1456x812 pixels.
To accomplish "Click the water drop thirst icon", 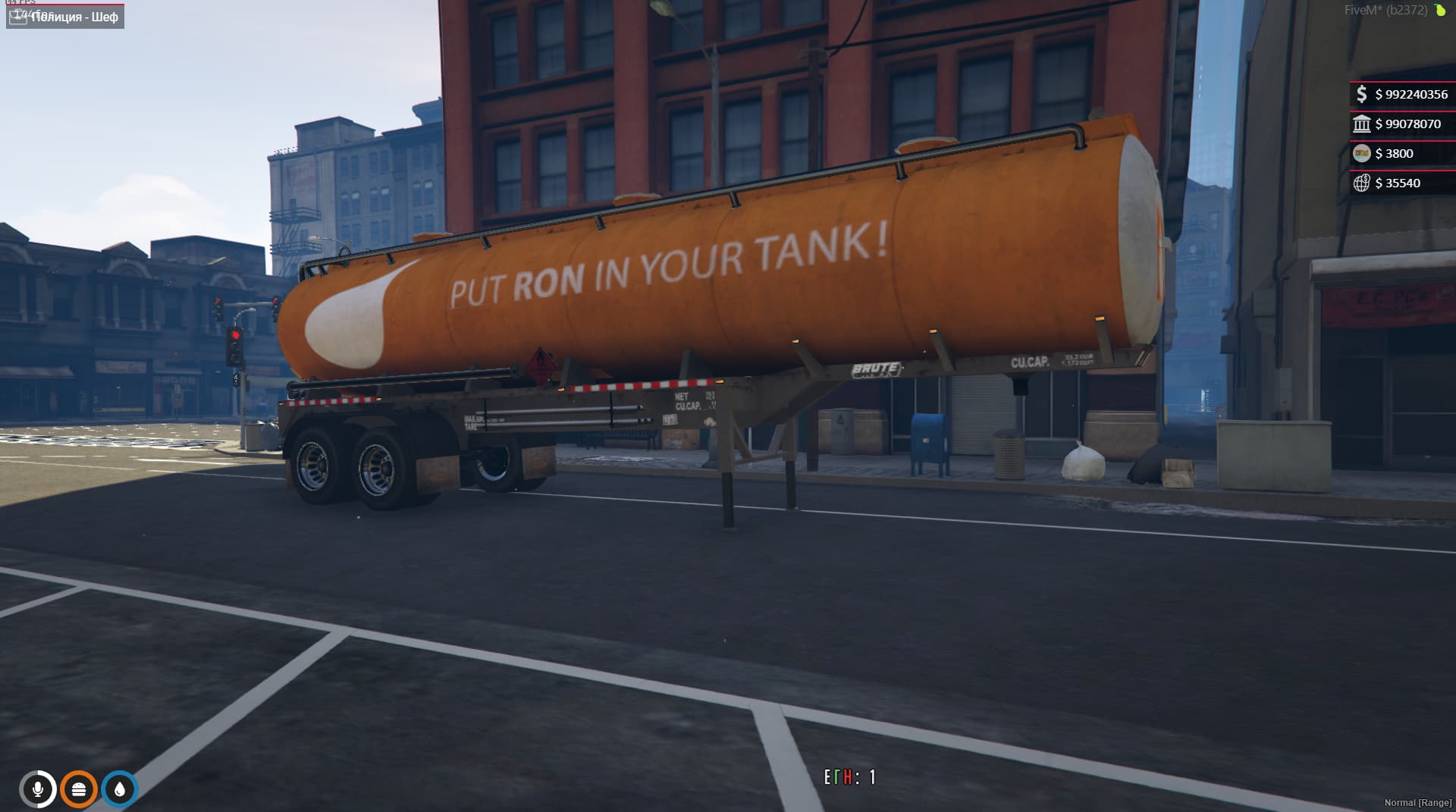I will coord(119,789).
